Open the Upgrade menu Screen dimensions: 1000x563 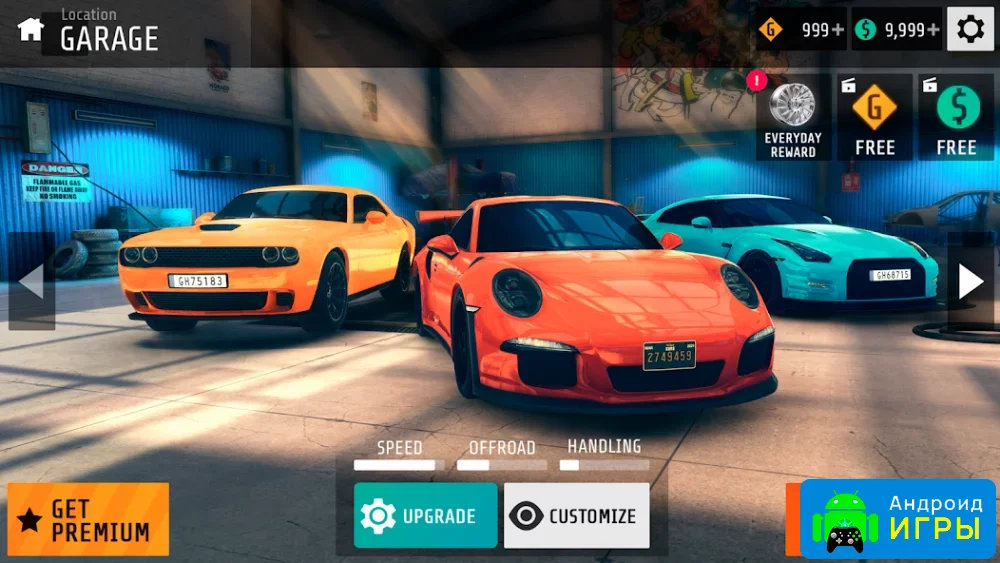(425, 516)
